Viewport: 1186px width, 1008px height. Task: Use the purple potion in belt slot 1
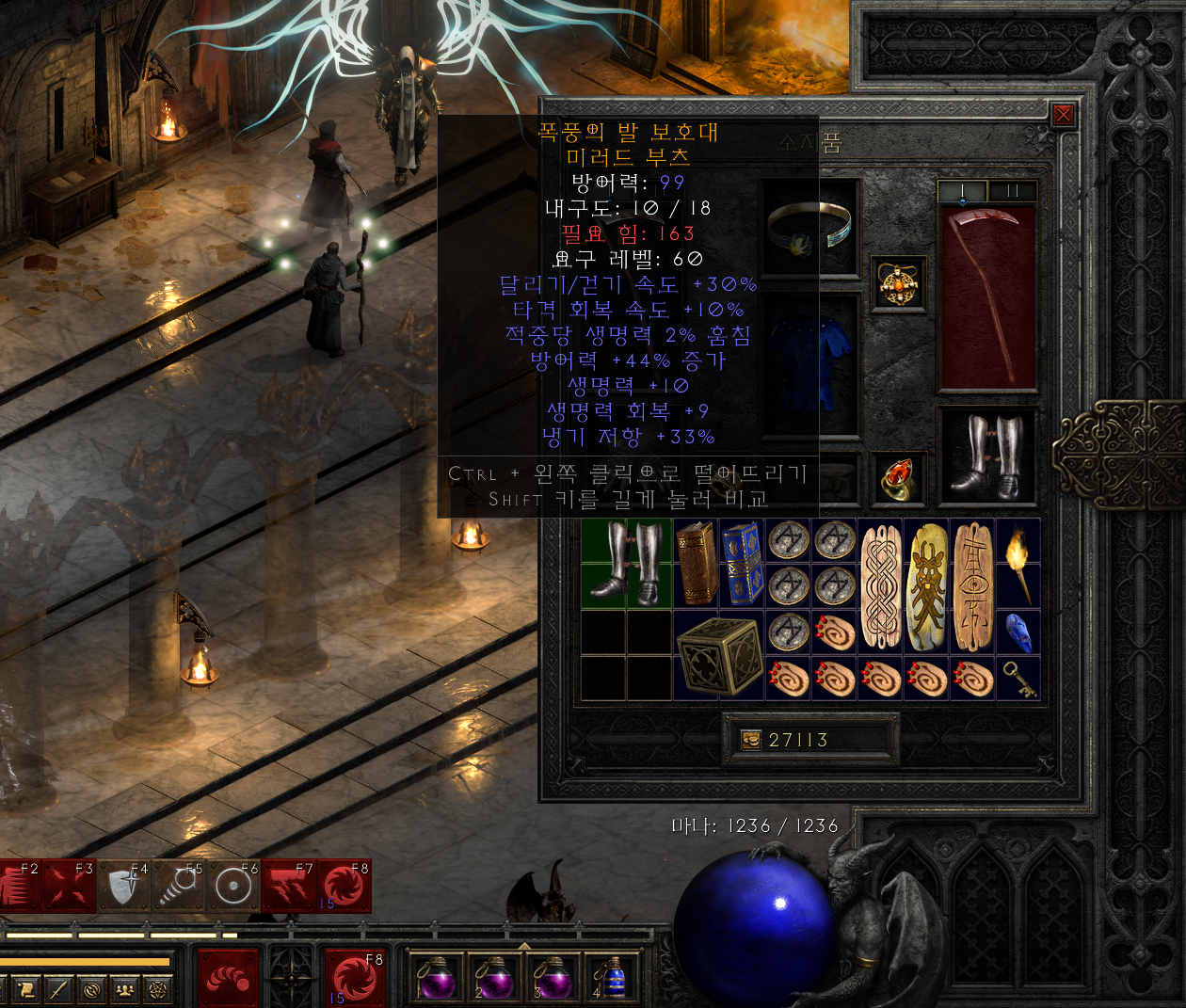click(x=436, y=979)
